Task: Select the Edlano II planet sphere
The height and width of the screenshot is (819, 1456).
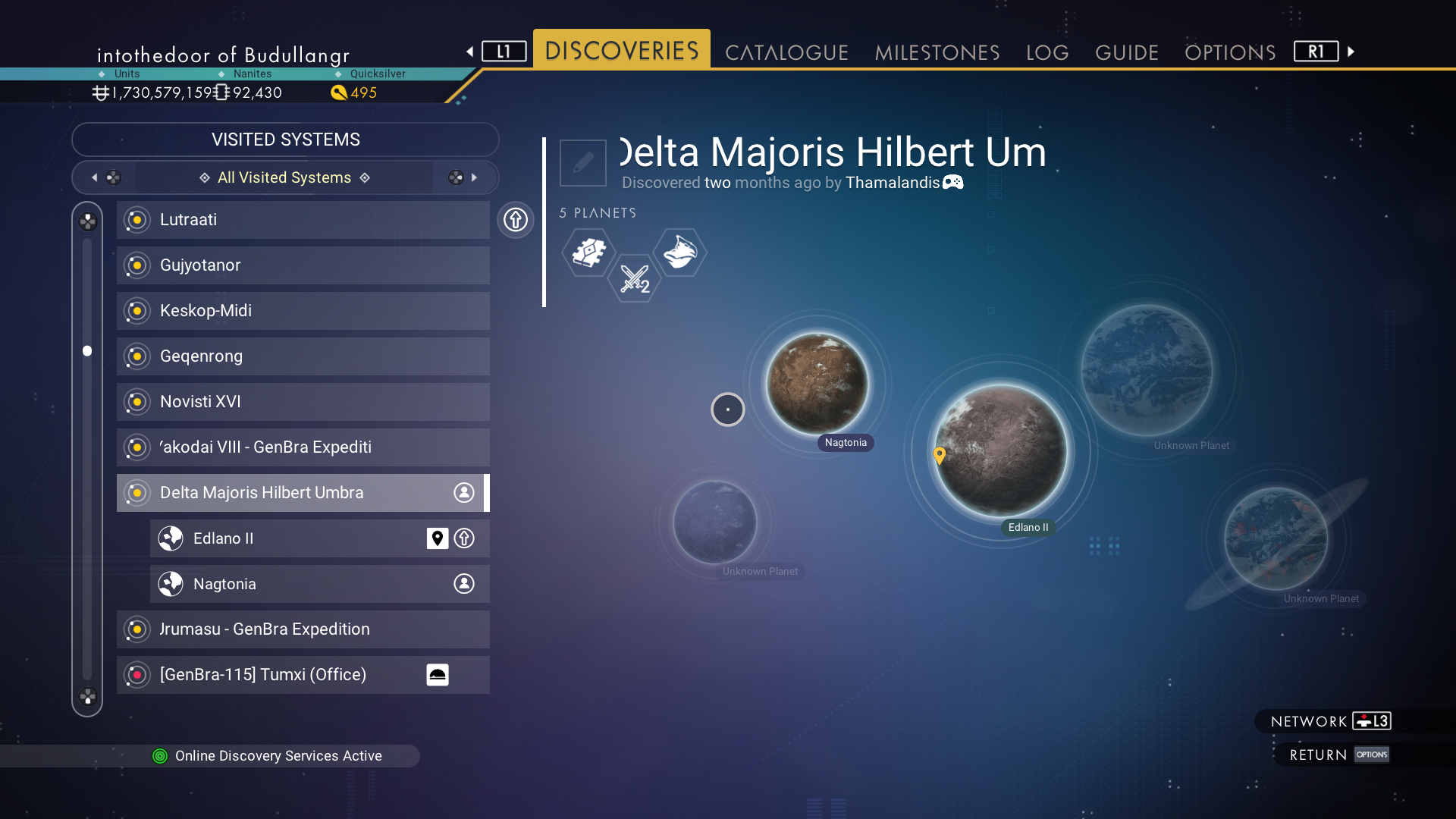Action: (1000, 450)
